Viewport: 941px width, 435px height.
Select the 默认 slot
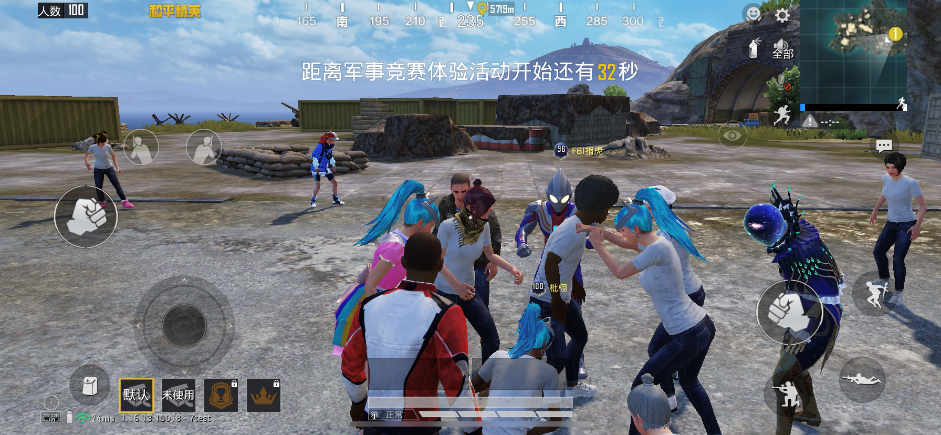(x=136, y=394)
